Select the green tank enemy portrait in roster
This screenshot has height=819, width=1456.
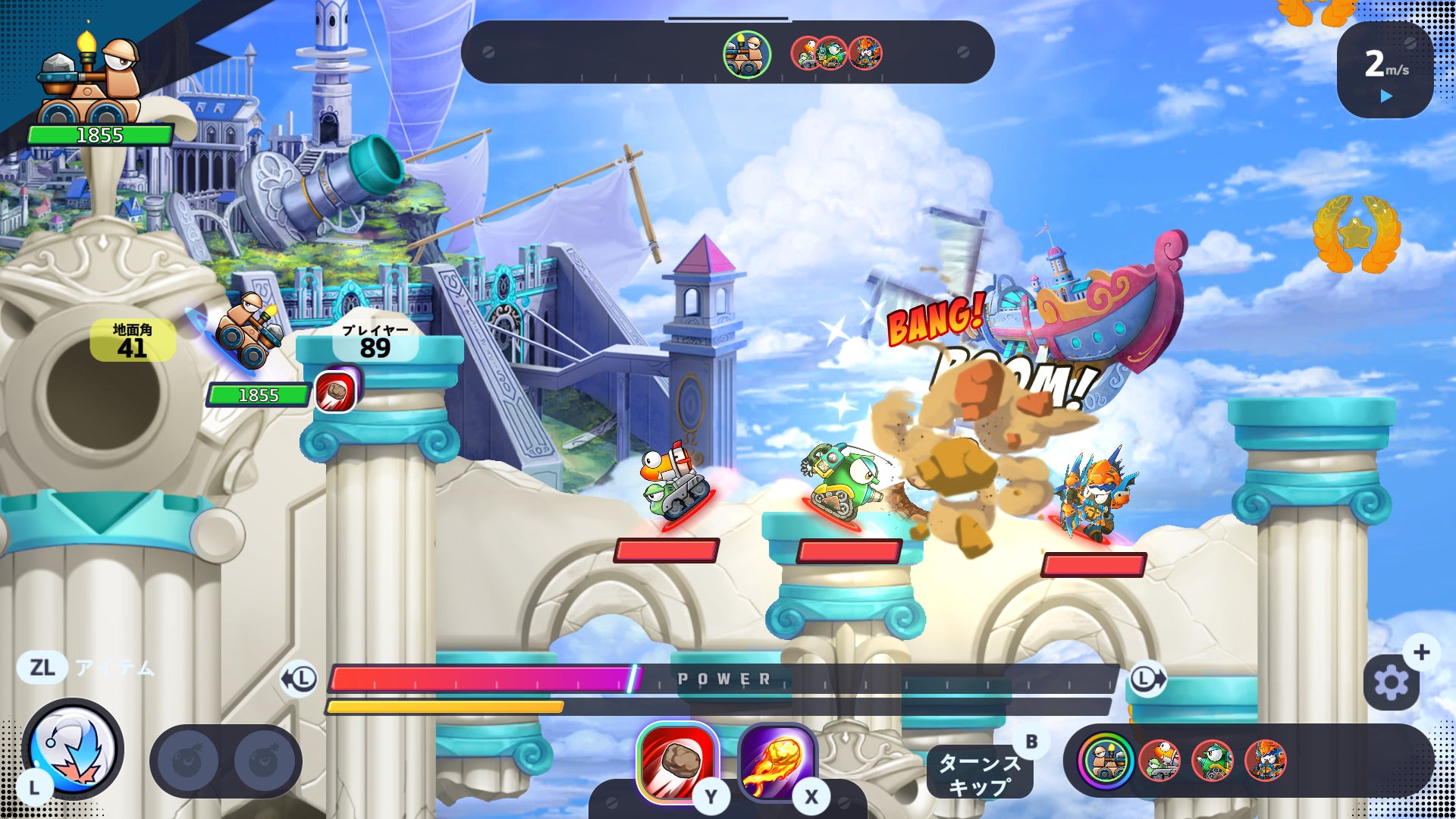1212,761
